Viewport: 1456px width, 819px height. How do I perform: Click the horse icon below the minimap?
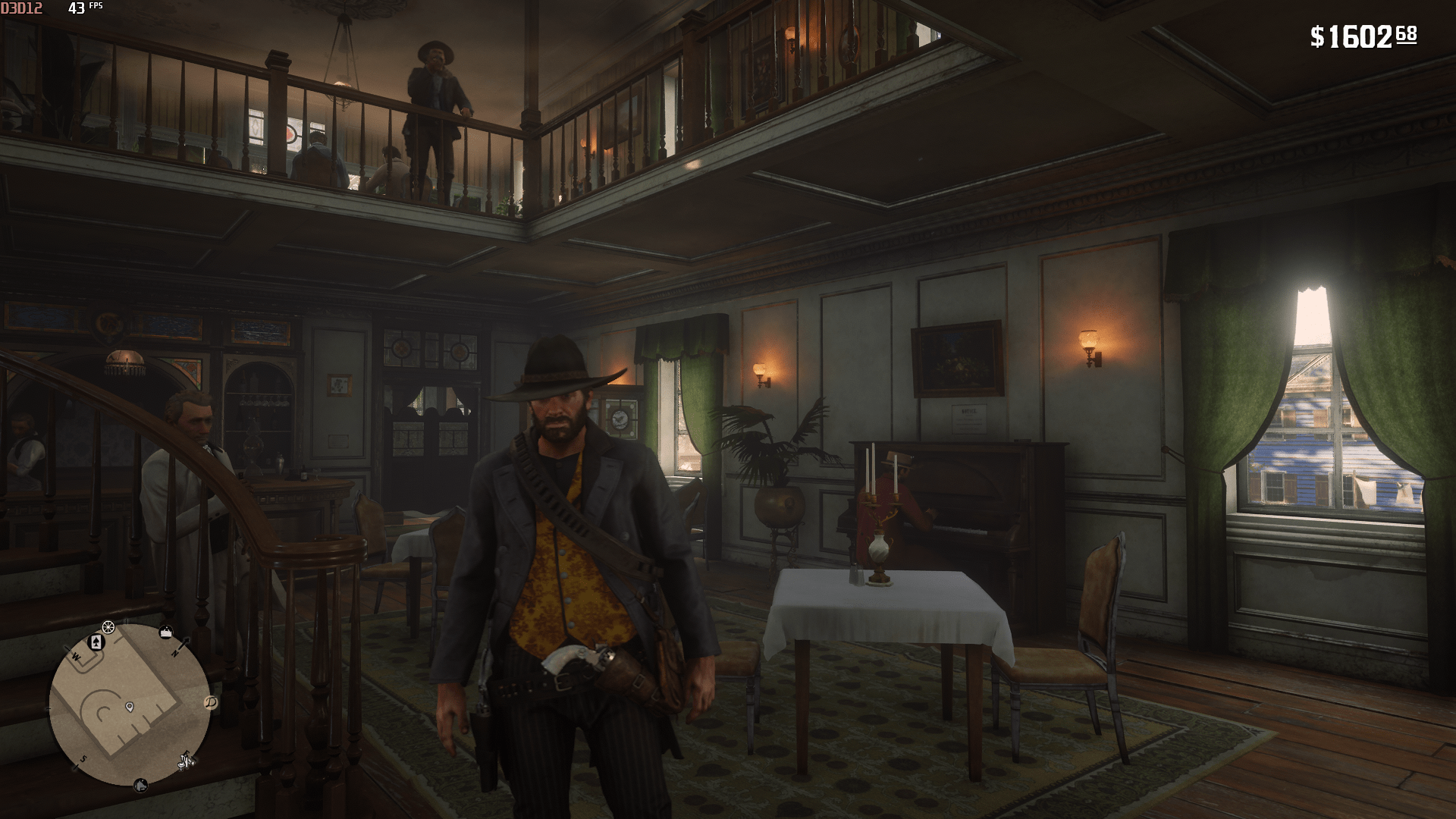(140, 785)
